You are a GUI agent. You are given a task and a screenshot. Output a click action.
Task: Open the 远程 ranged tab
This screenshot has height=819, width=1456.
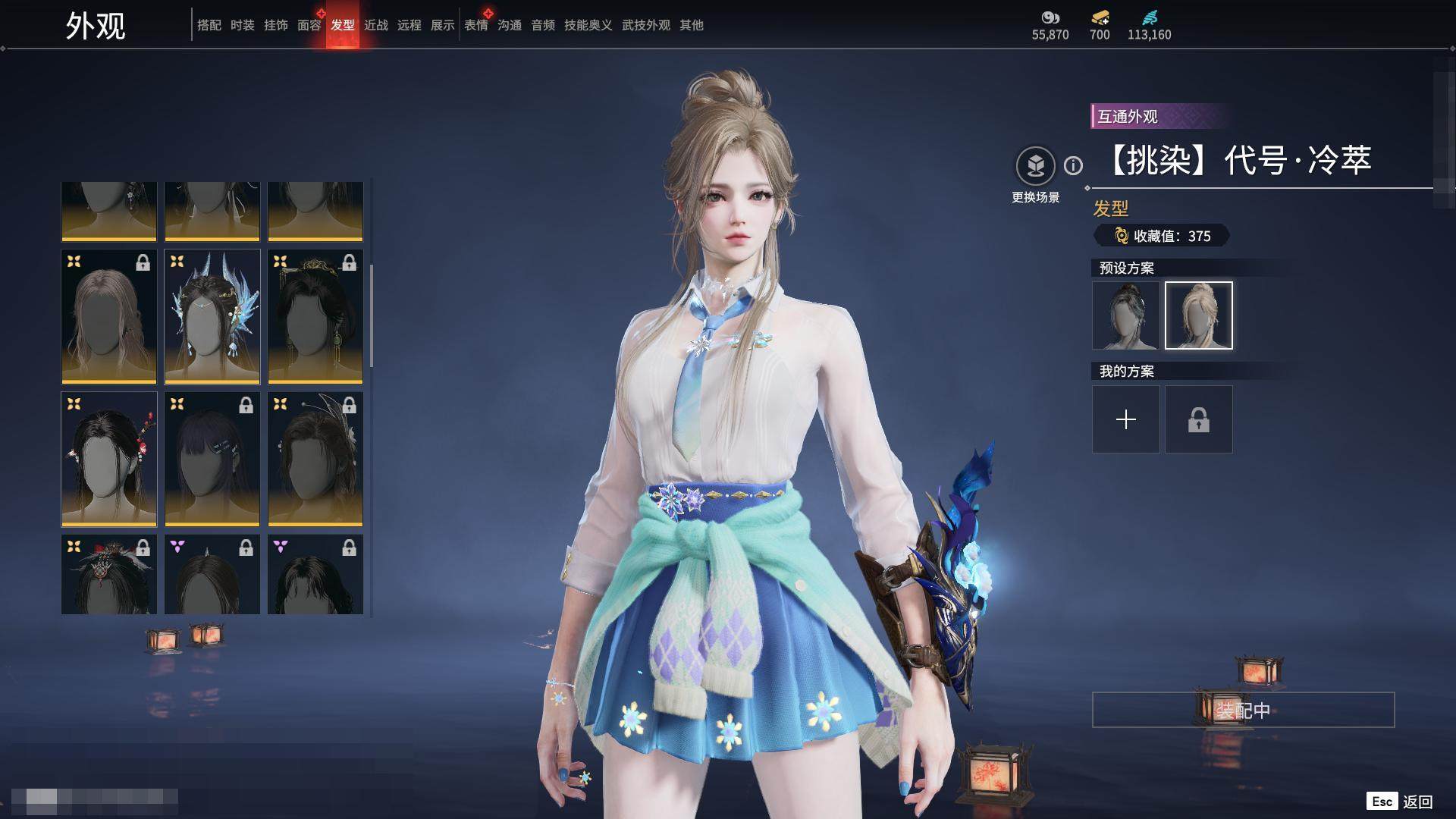pos(409,25)
